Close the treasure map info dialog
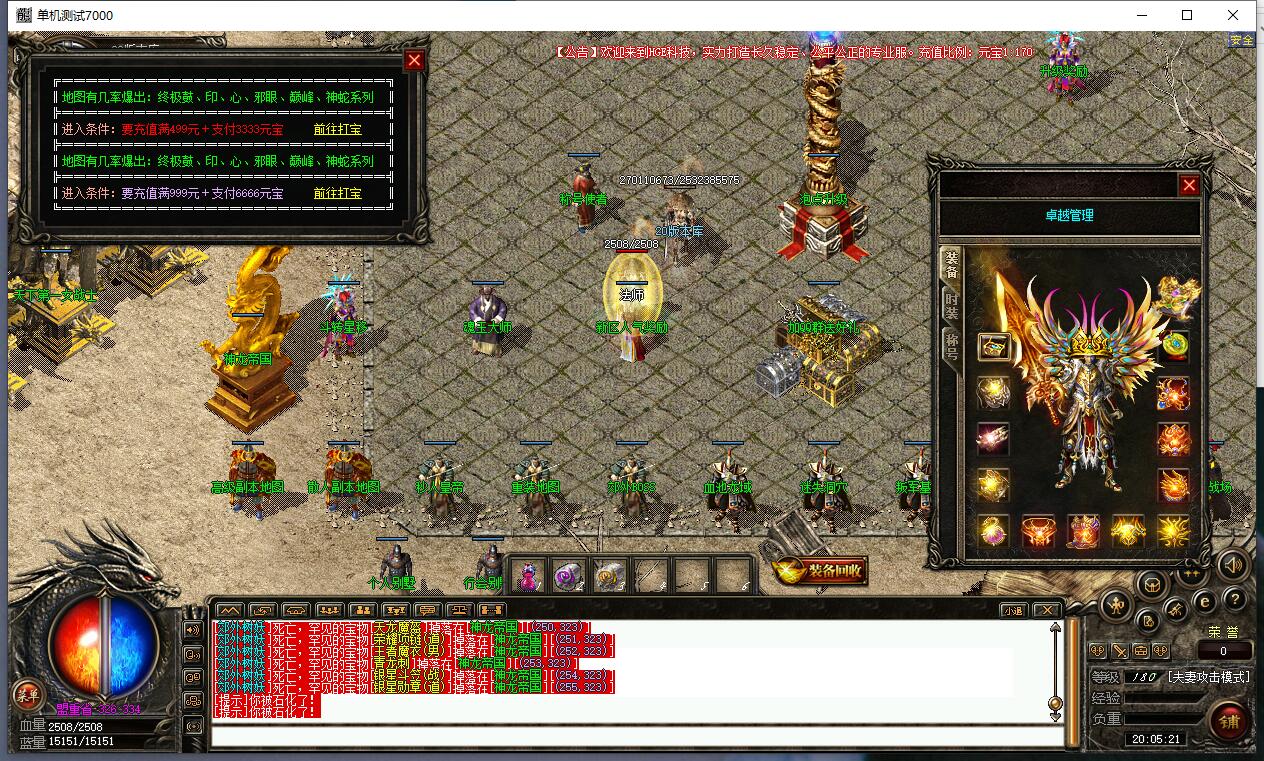This screenshot has height=761, width=1264. tap(414, 60)
